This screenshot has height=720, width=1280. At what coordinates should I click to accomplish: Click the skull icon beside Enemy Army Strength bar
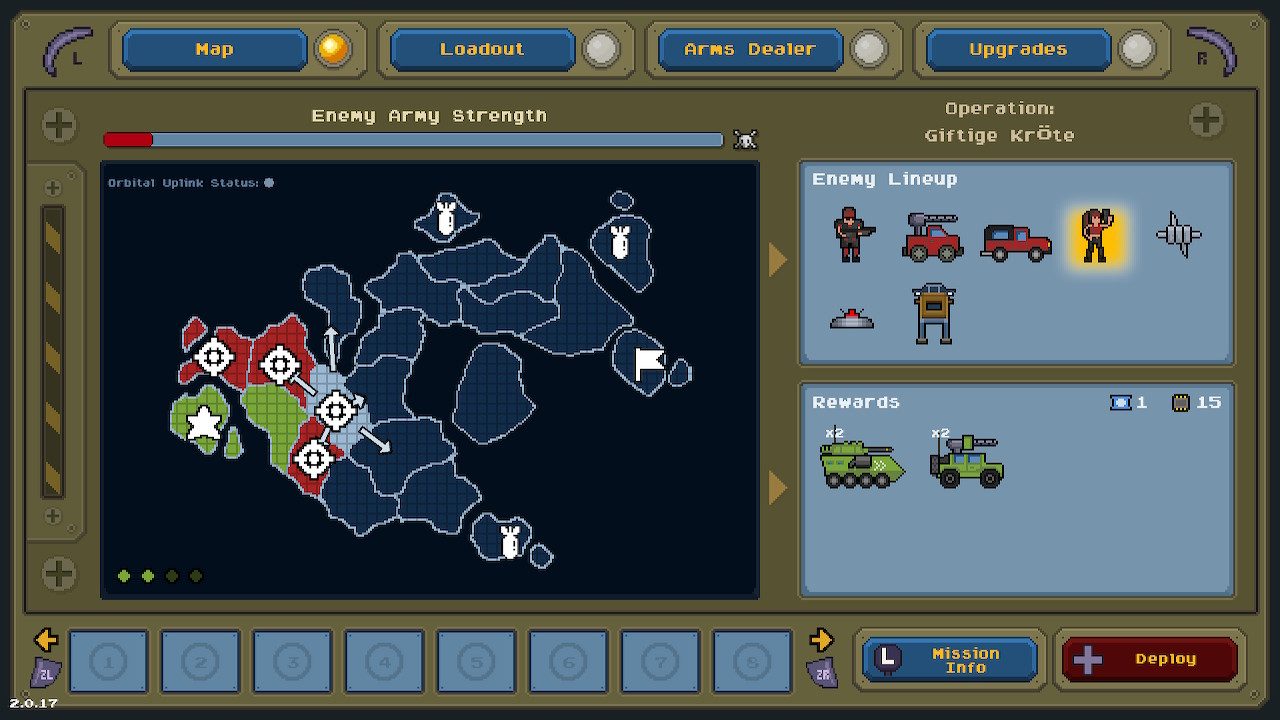[745, 140]
